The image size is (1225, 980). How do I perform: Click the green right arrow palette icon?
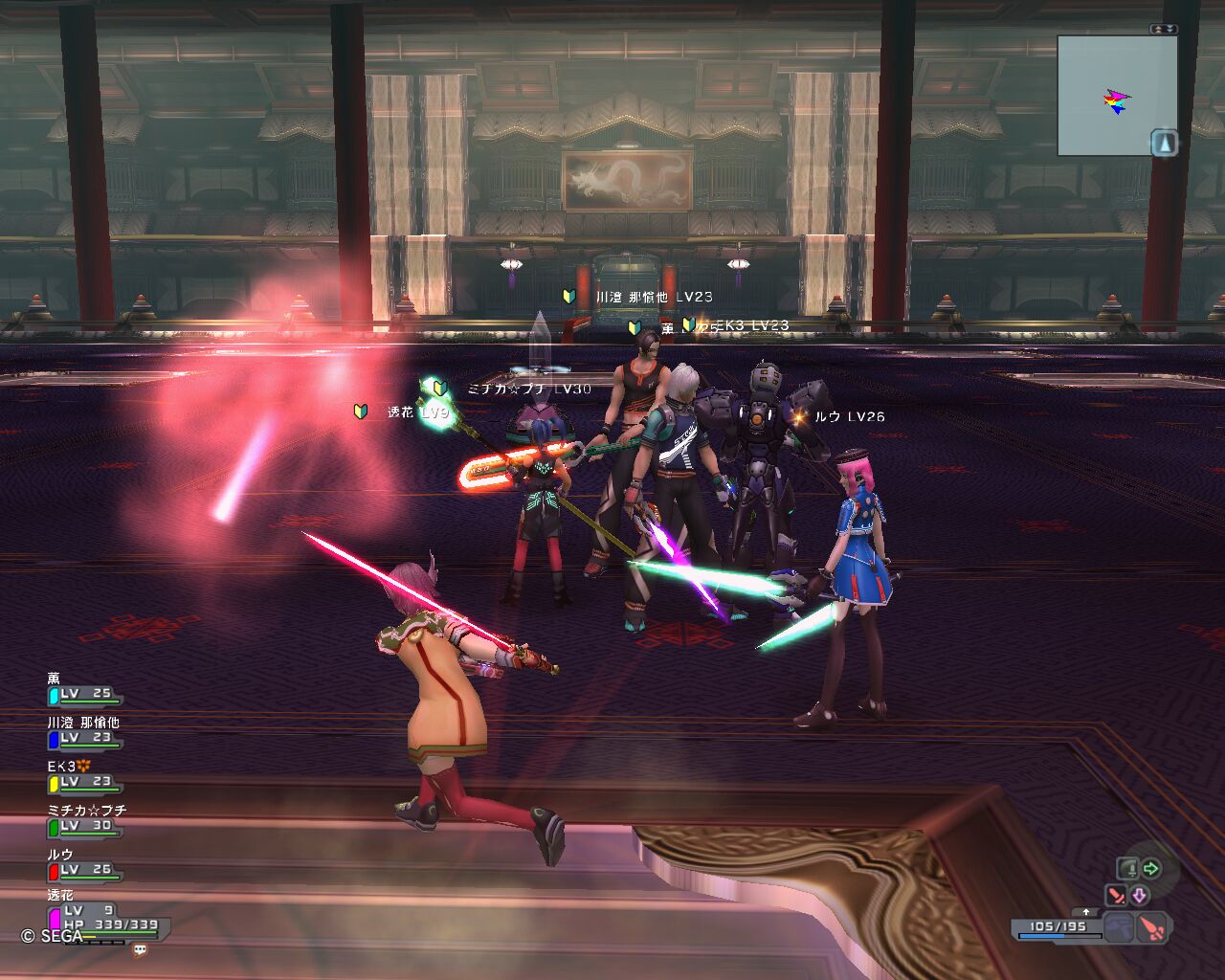[1151, 869]
